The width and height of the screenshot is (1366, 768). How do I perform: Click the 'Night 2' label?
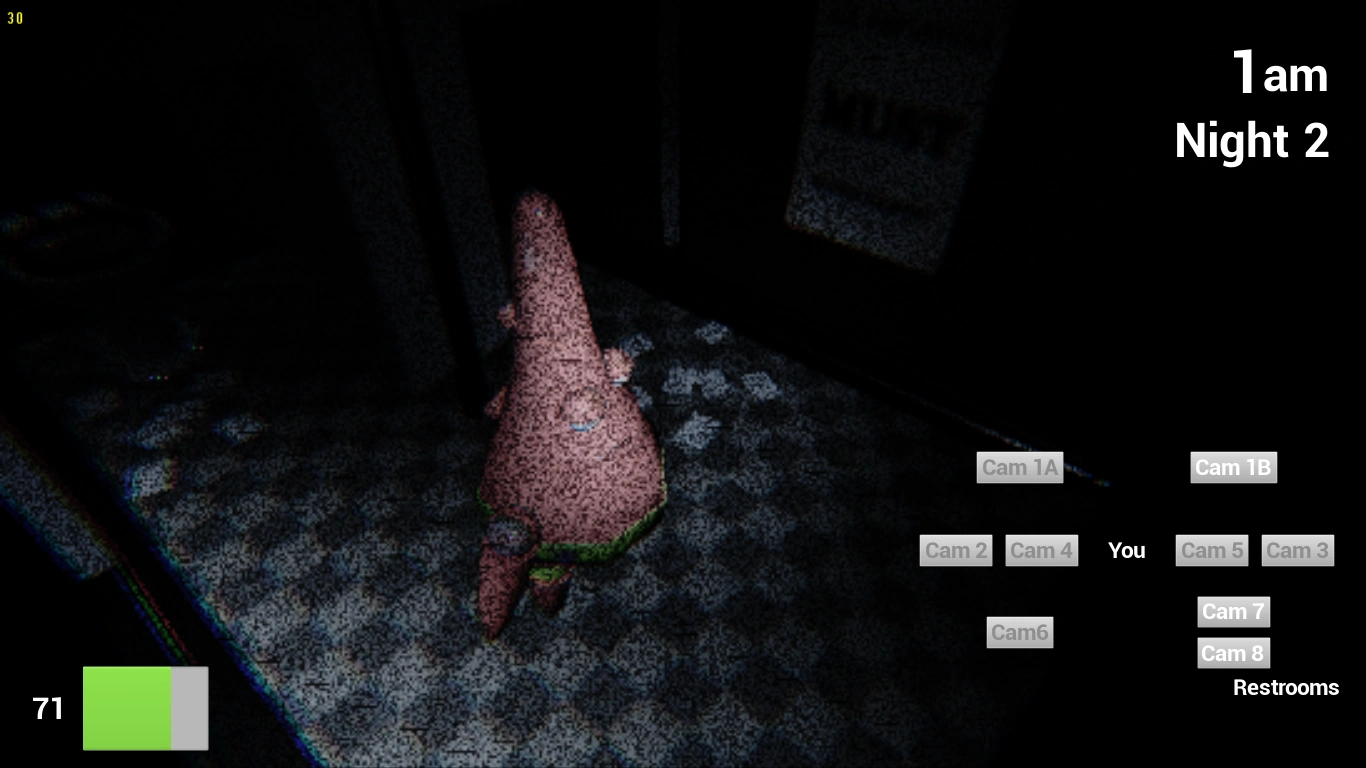point(1251,140)
